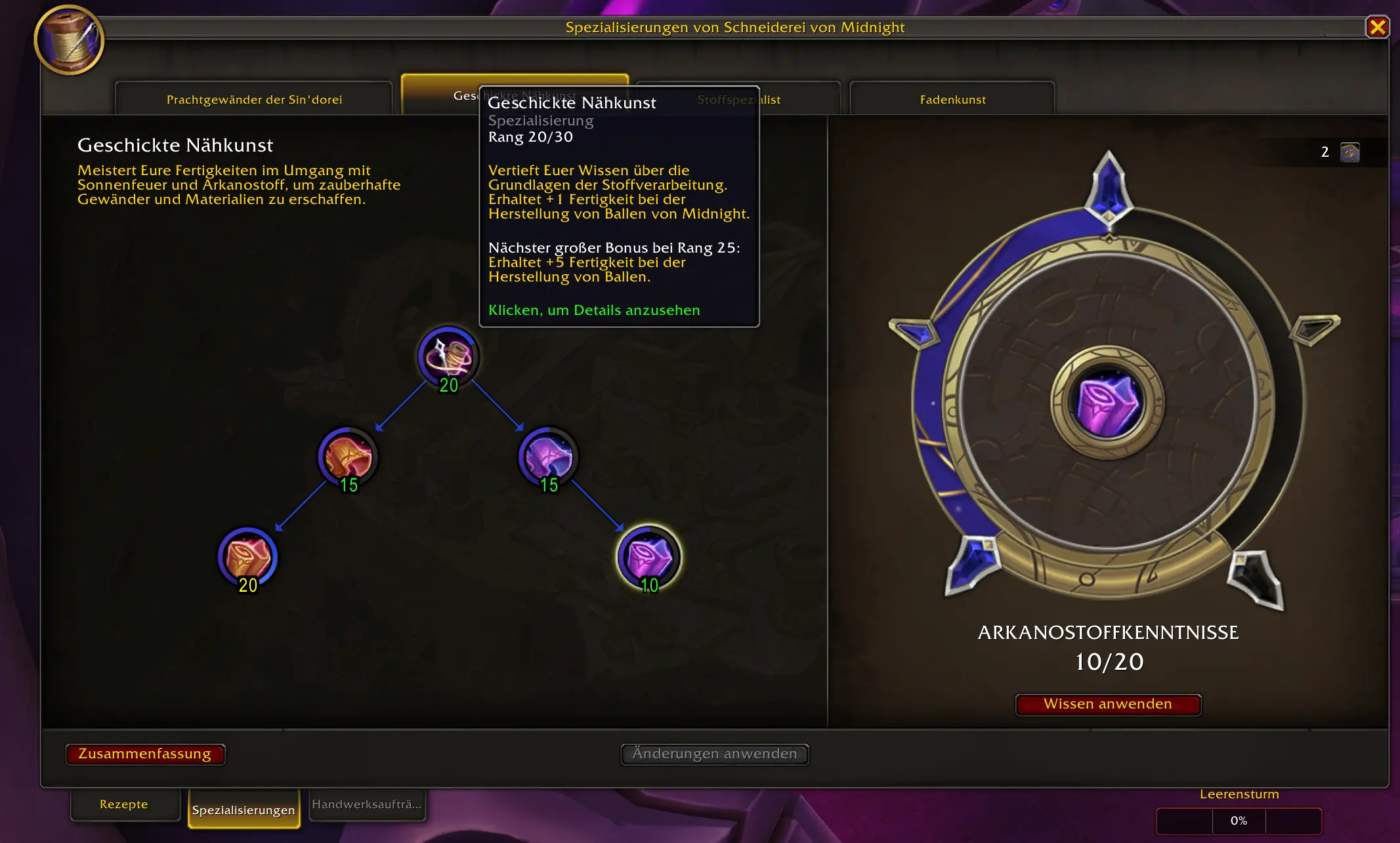Select the Spezialisierungen tab

(x=244, y=810)
